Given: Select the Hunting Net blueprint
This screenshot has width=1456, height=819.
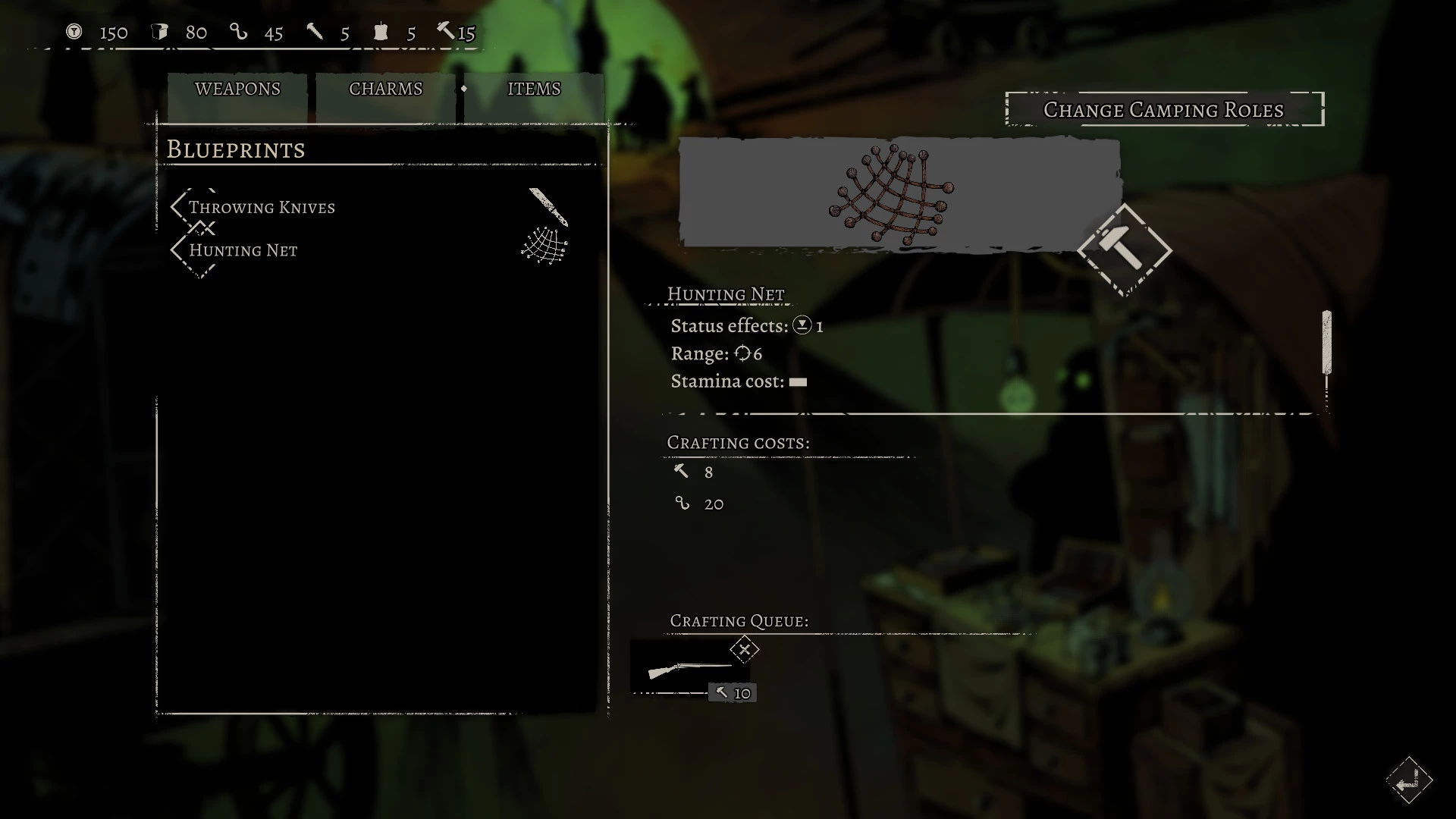Looking at the screenshot, I should click(243, 250).
